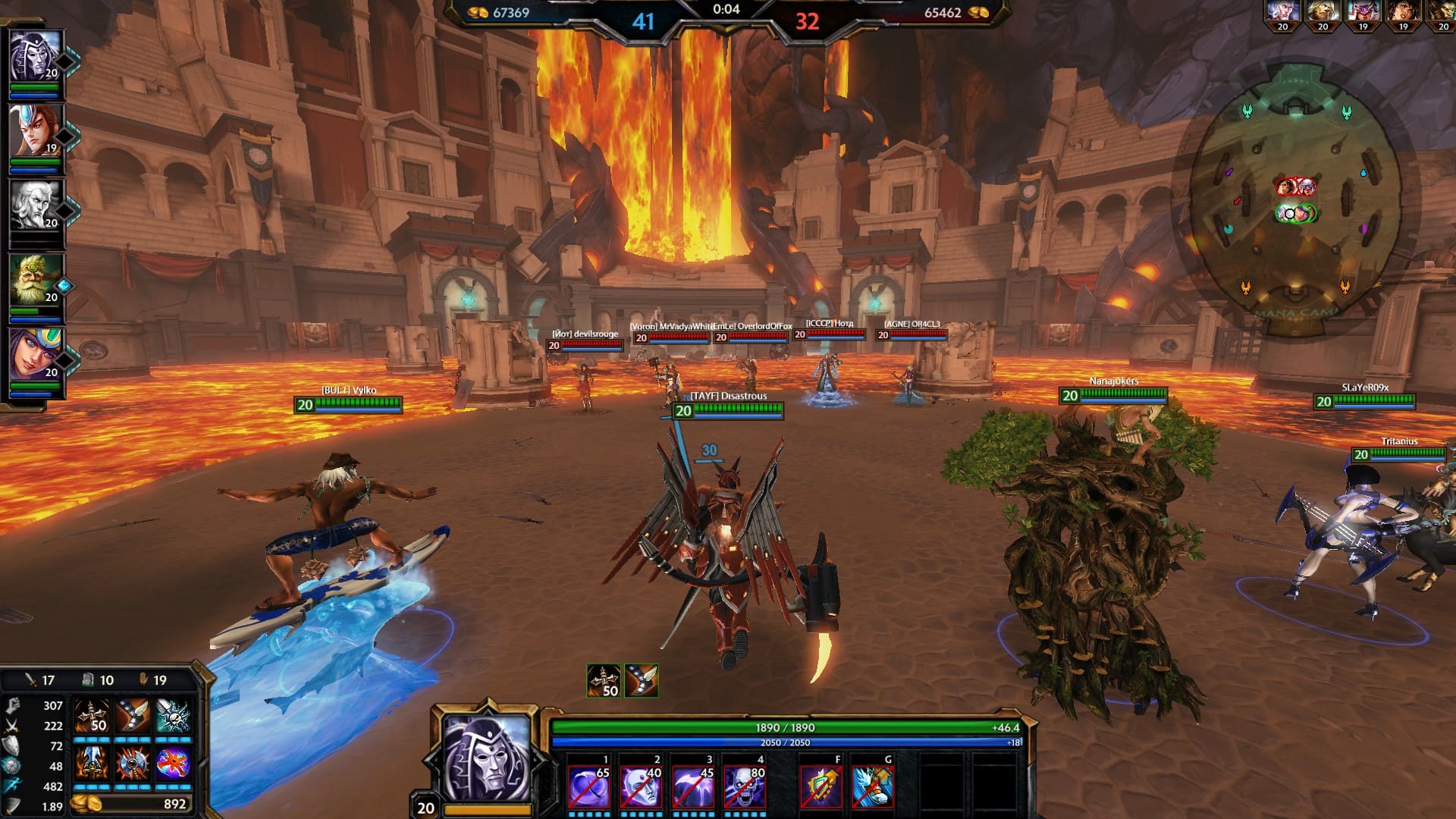Click your own masked god portrait in team list
Screen dimensions: 1456x819
(35, 56)
